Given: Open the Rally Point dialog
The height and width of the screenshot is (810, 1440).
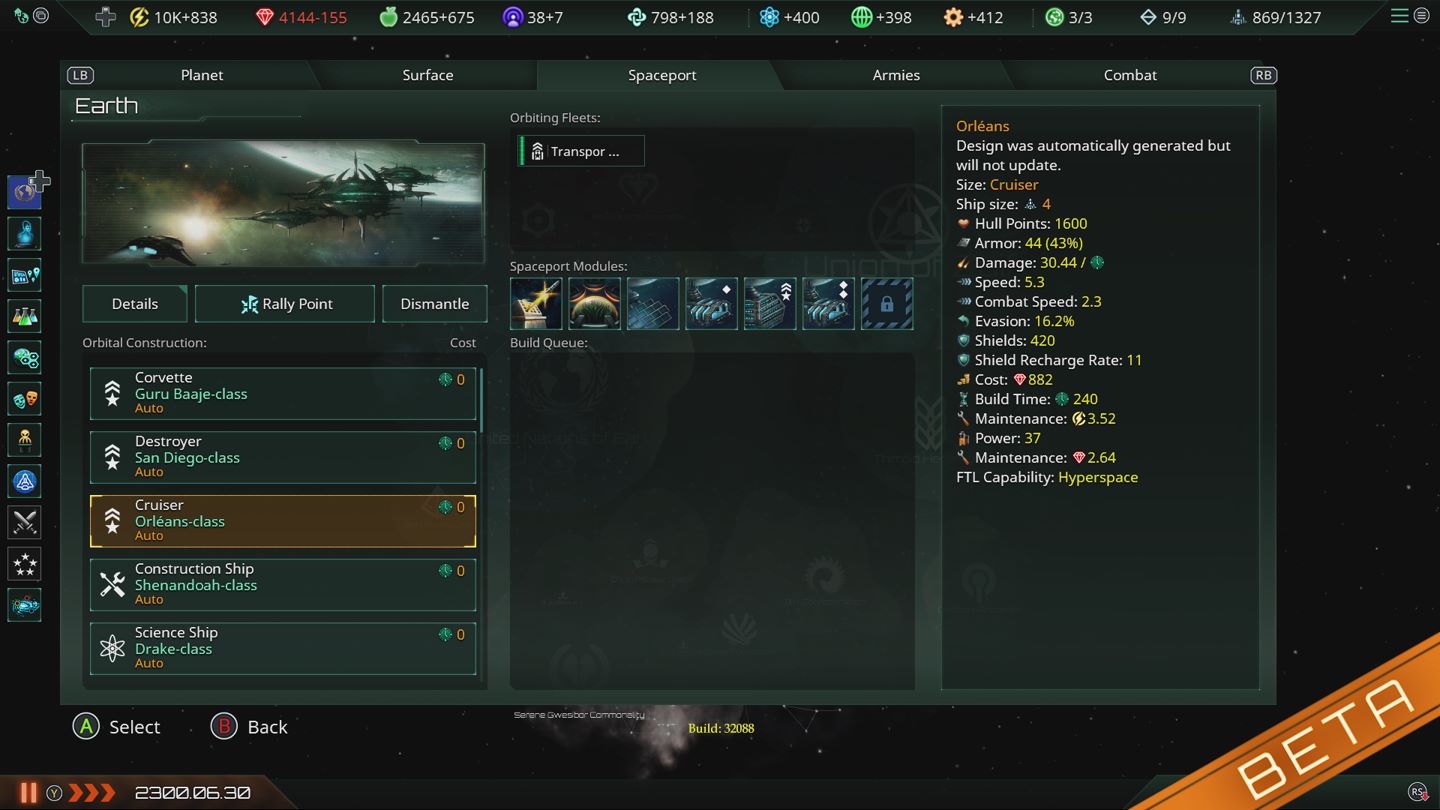Looking at the screenshot, I should click(284, 303).
